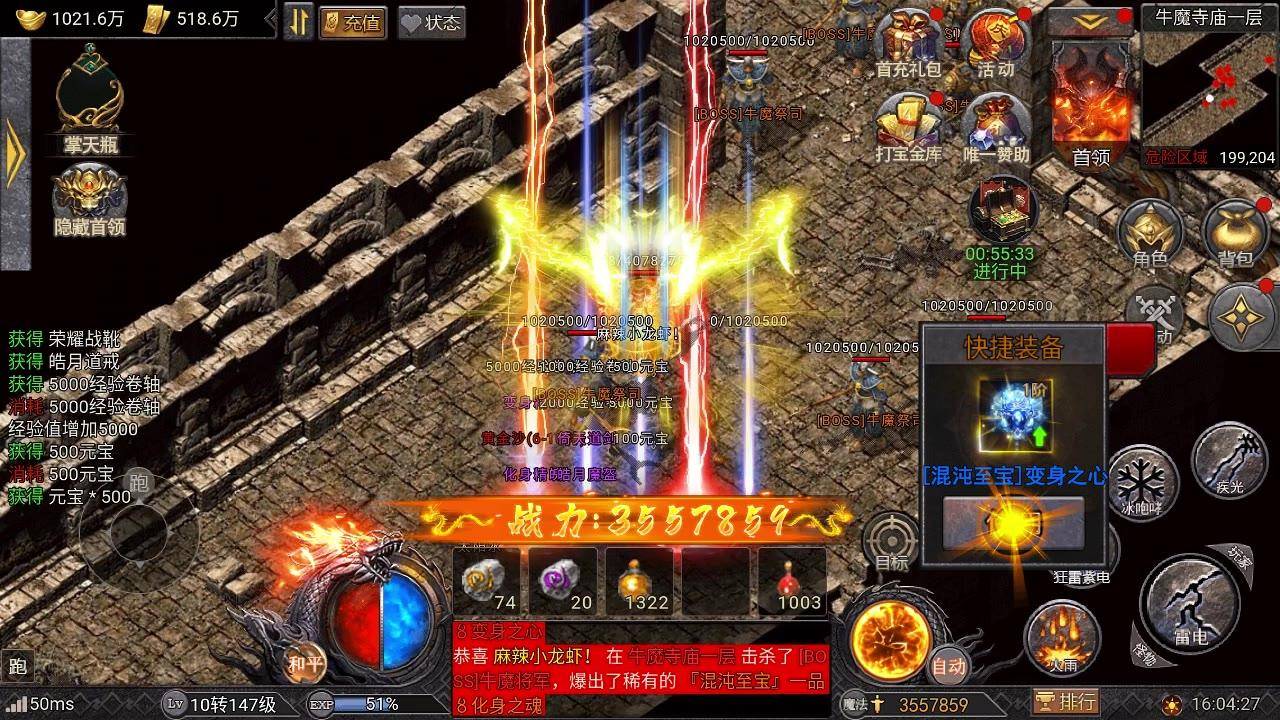Open the 背包 backpack
Viewport: 1280px width, 720px height.
1235,232
